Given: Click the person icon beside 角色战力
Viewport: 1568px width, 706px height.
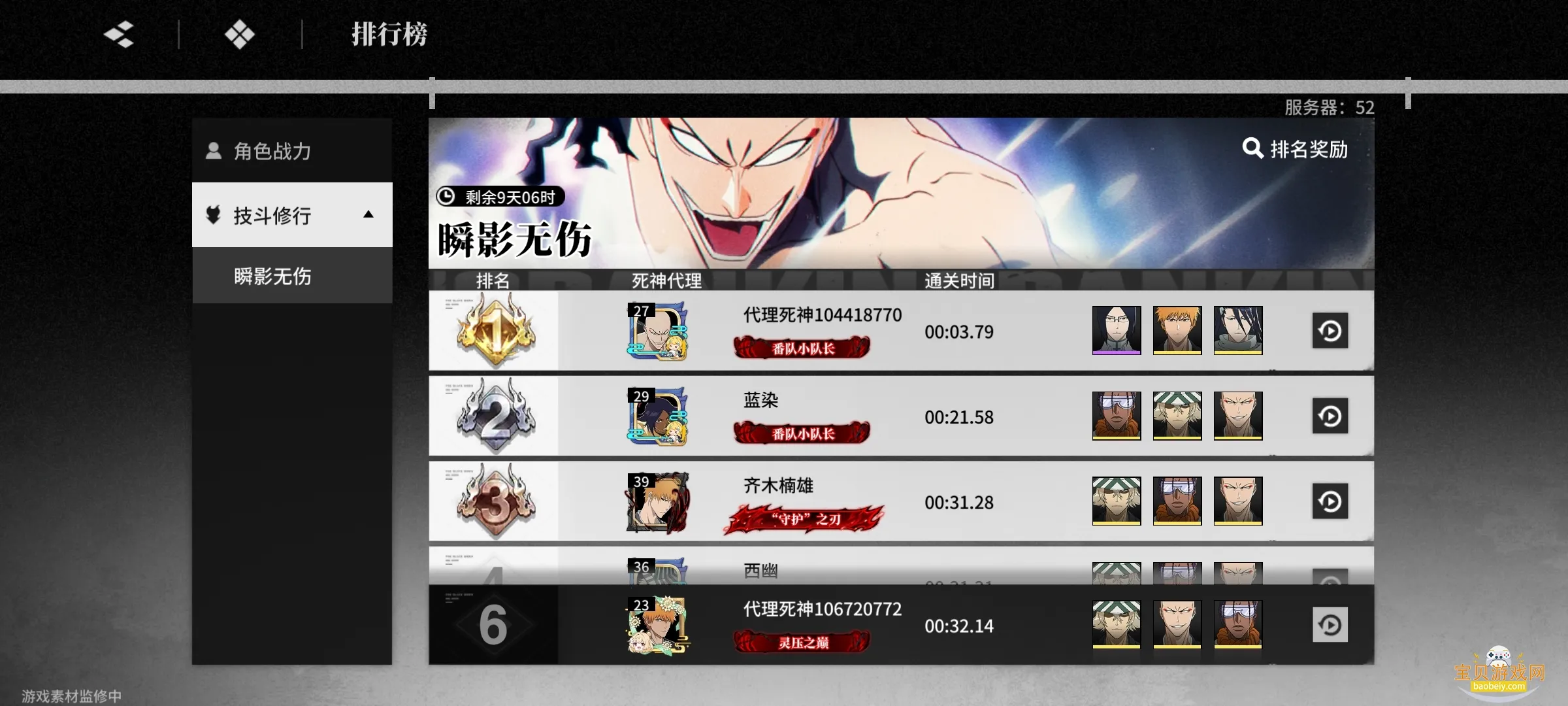Looking at the screenshot, I should pos(214,150).
